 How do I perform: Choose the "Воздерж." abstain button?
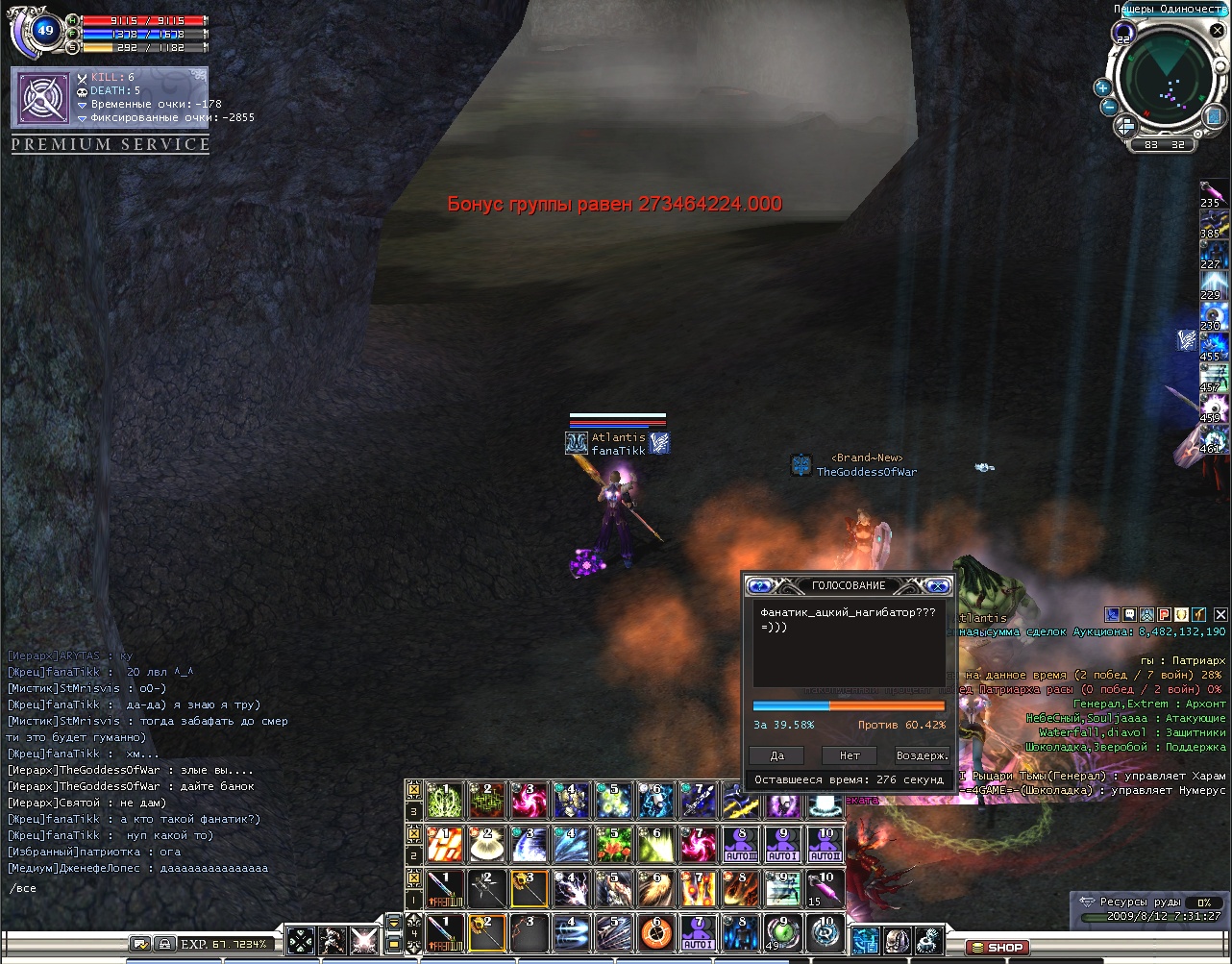click(x=922, y=755)
